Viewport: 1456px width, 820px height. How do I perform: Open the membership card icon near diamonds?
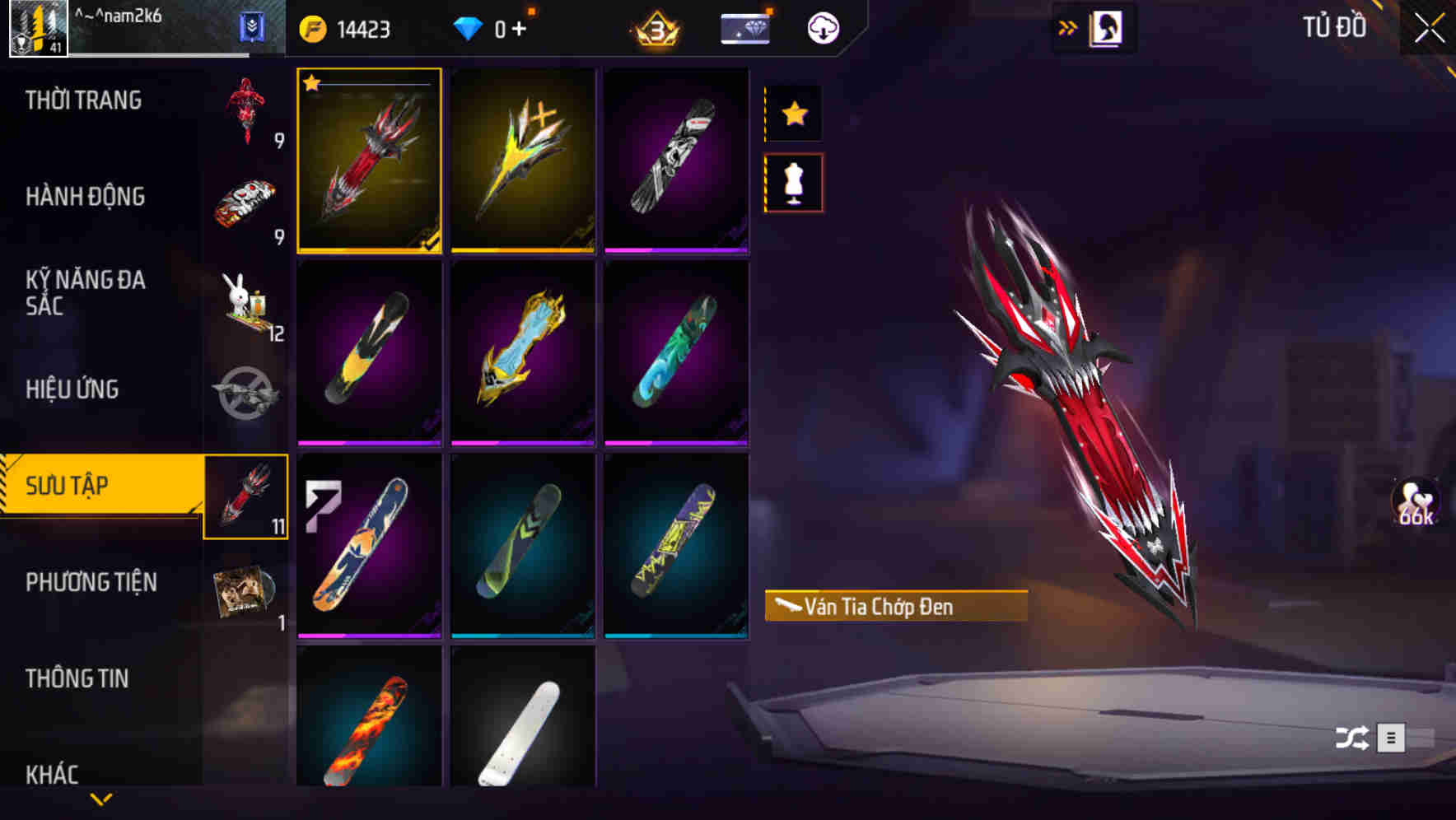tap(744, 27)
